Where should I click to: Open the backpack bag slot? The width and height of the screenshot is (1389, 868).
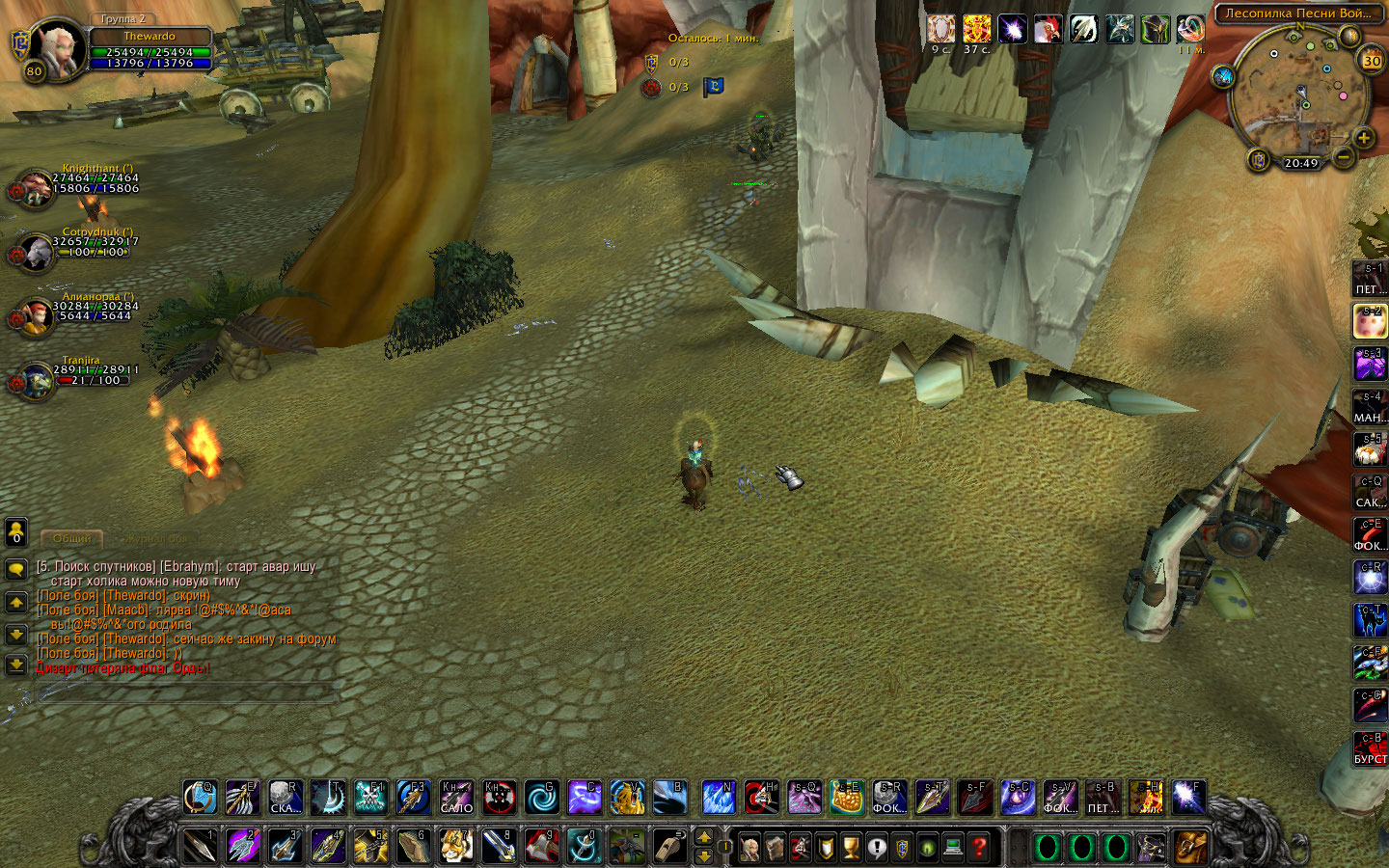coord(1189,848)
